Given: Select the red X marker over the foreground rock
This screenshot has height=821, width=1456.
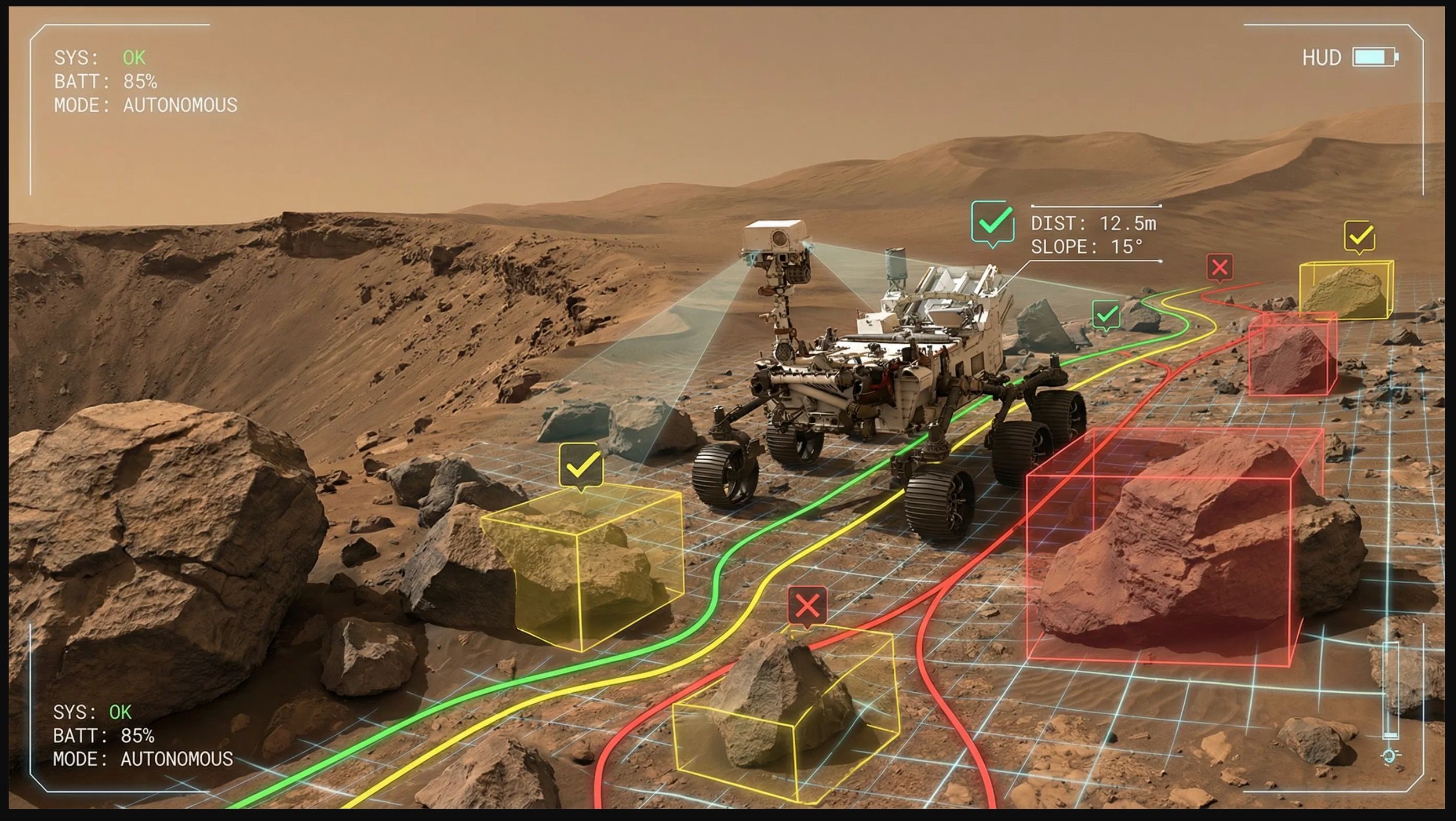Looking at the screenshot, I should 807,606.
